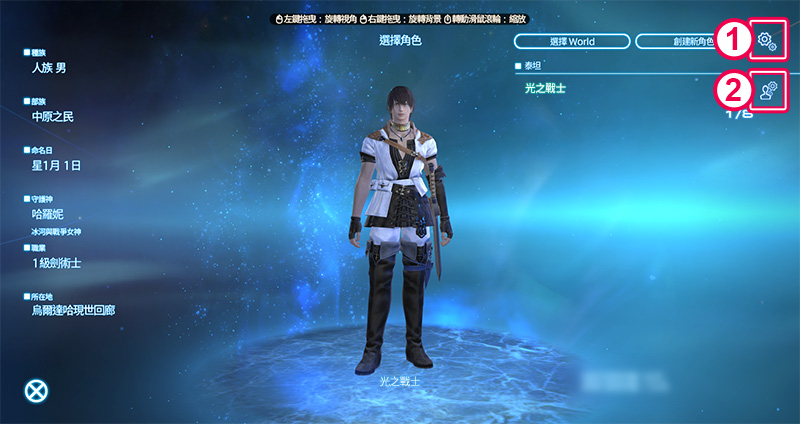
Task: Select the 光之戰士 character entry
Action: [x=546, y=88]
